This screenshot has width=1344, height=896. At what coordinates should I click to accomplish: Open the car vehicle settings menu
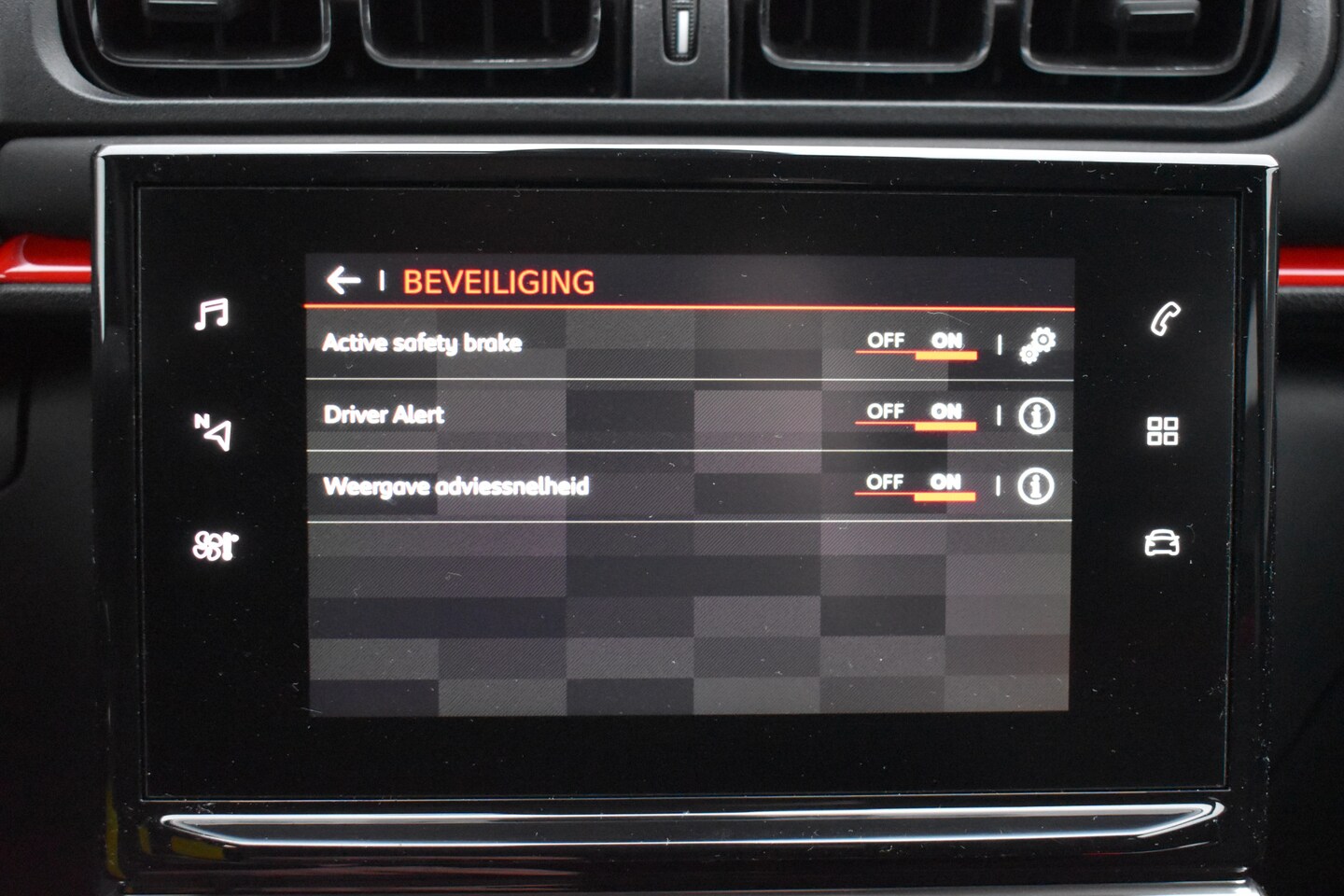point(1162,542)
